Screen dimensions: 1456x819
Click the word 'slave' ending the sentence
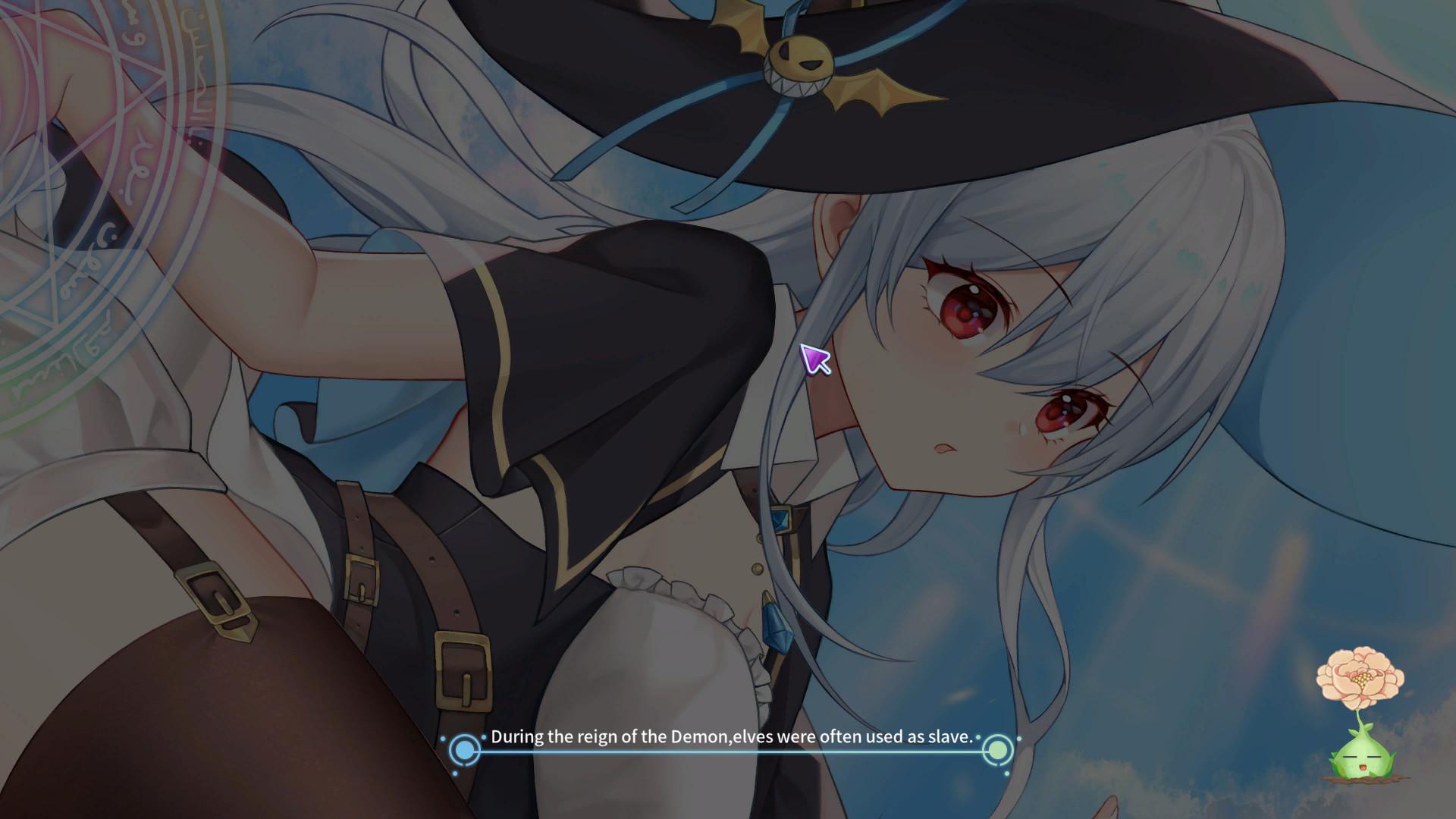pos(952,736)
